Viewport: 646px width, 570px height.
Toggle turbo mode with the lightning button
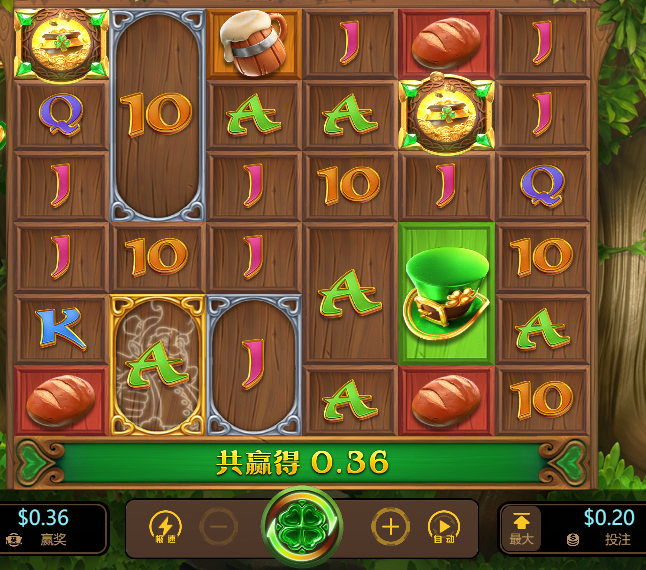click(165, 527)
